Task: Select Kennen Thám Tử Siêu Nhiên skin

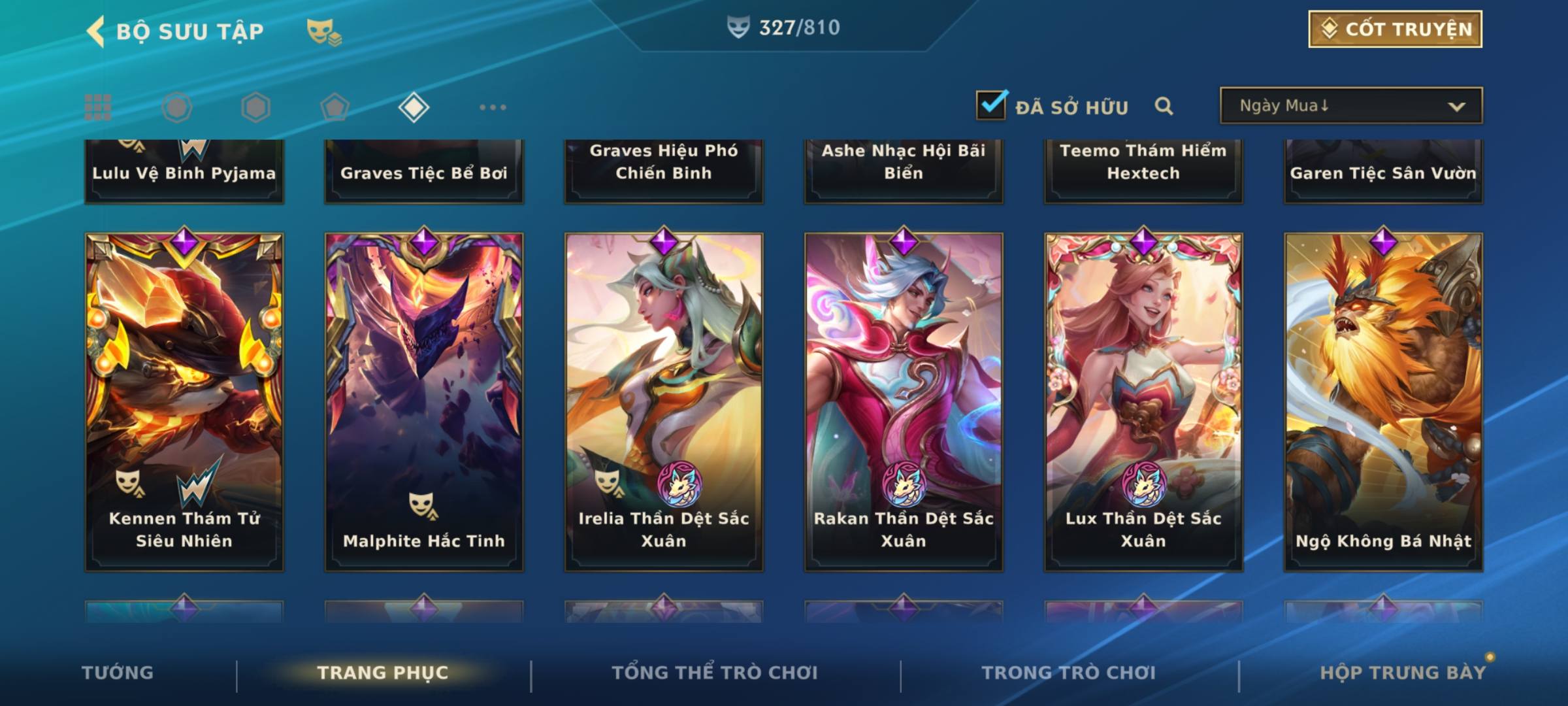Action: coord(184,402)
